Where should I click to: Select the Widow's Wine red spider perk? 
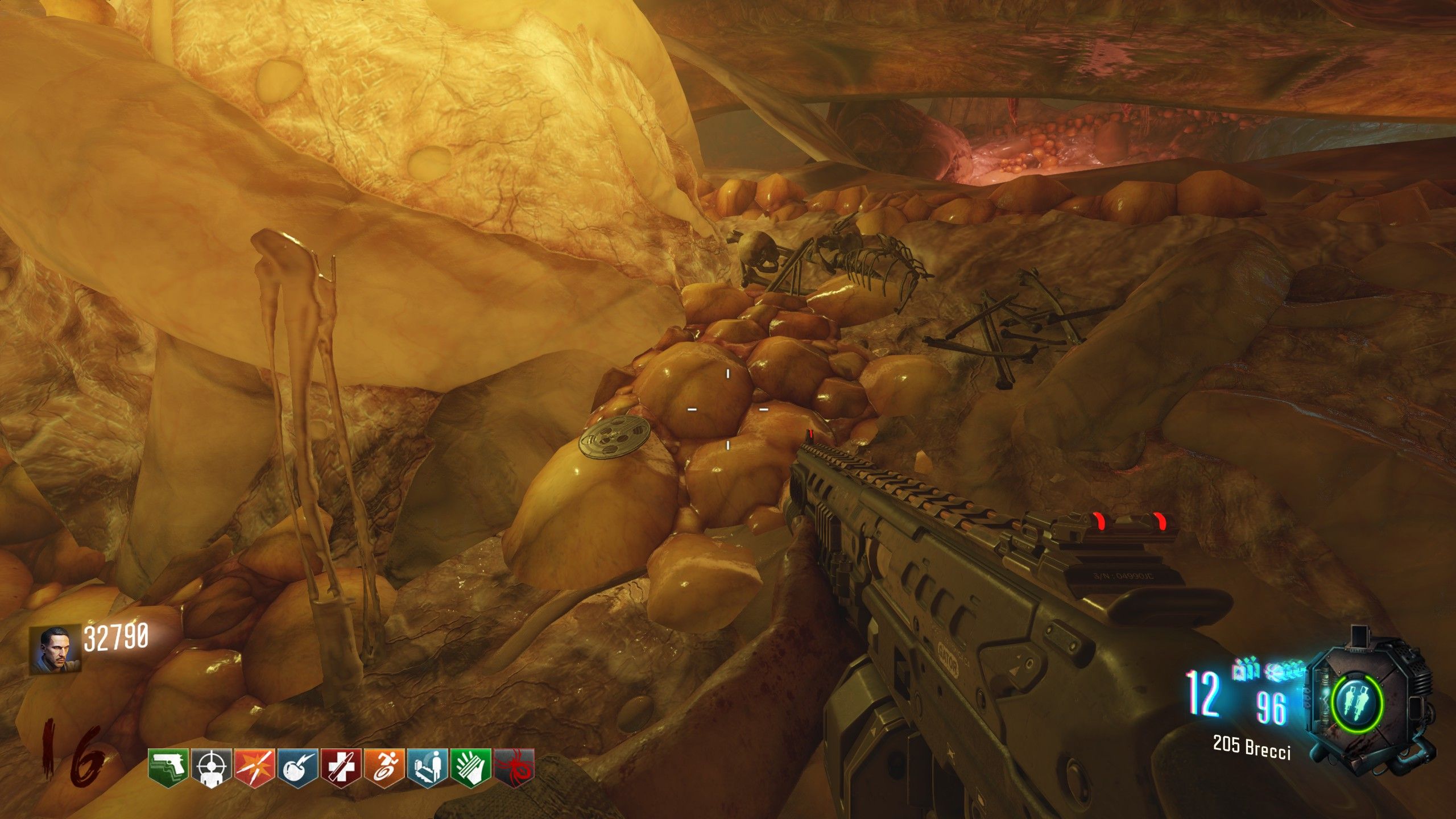point(514,768)
